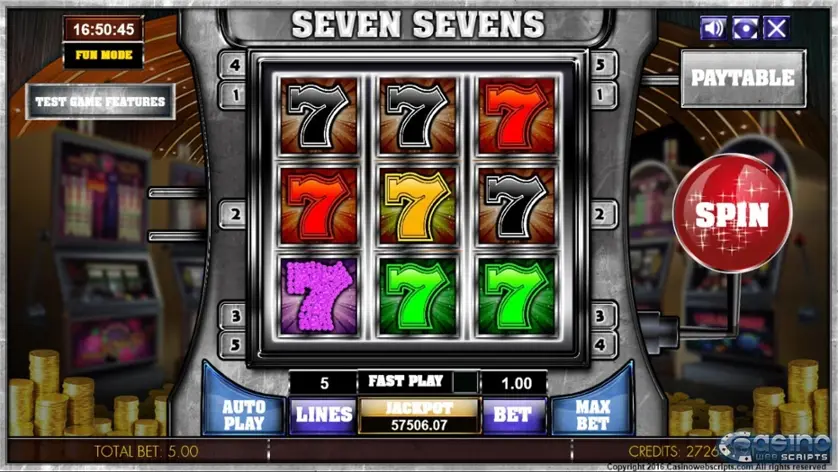Close the game with the X button

(x=776, y=28)
